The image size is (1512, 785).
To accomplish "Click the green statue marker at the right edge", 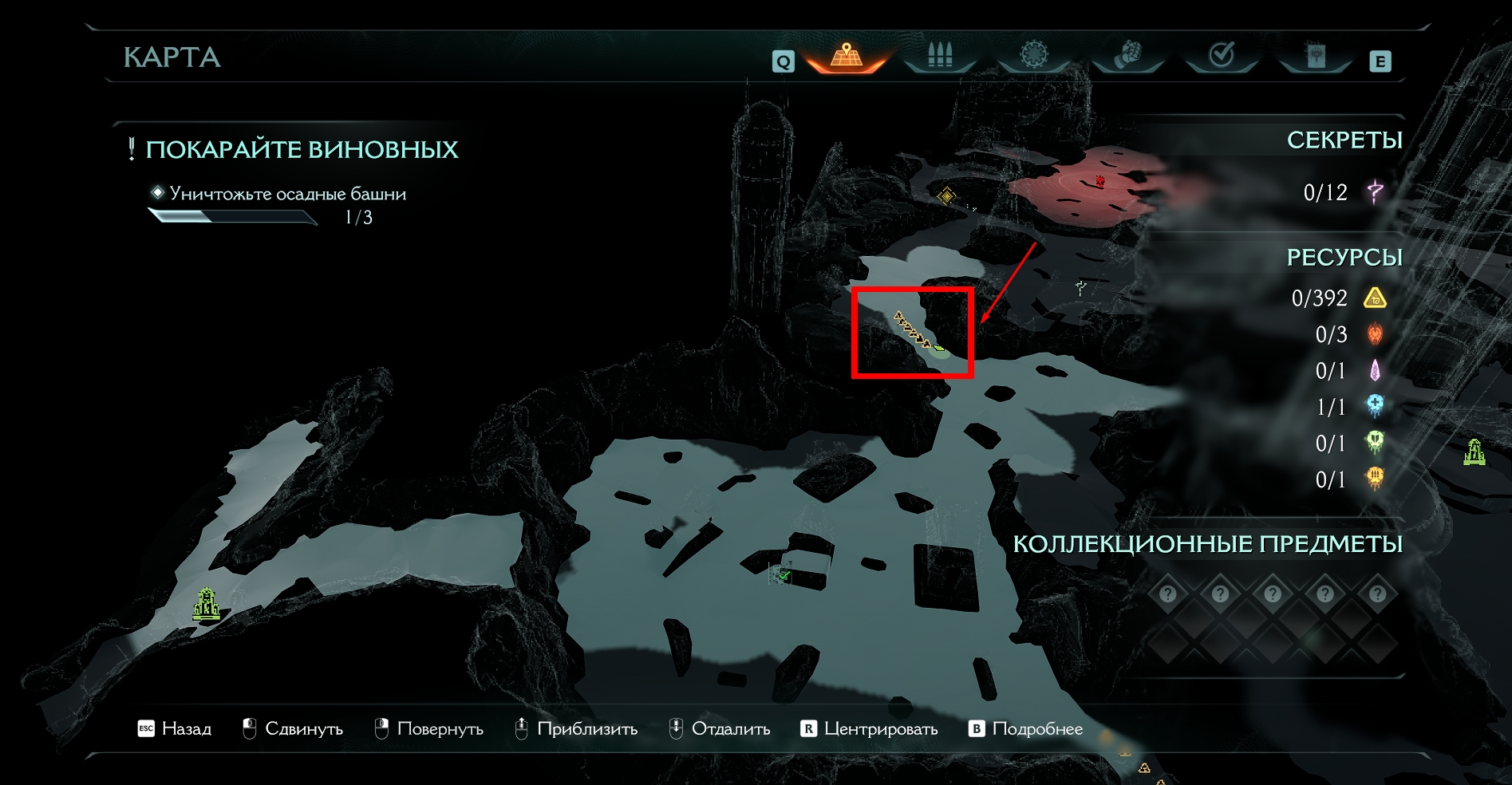I will 1474,452.
